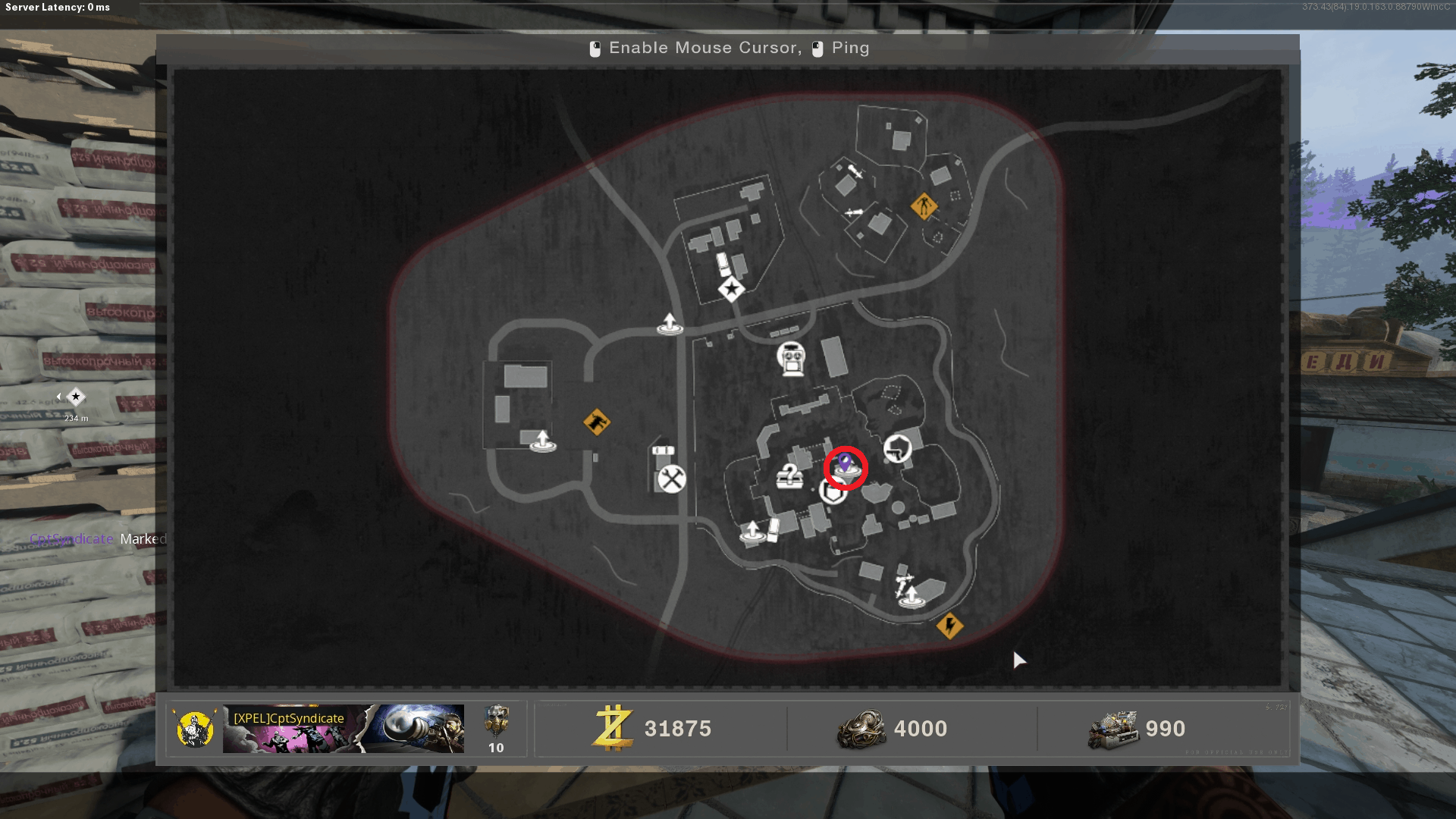1456x819 pixels.
Task: Select the Arsenal gun-in-shield map icon
Action: 897,448
